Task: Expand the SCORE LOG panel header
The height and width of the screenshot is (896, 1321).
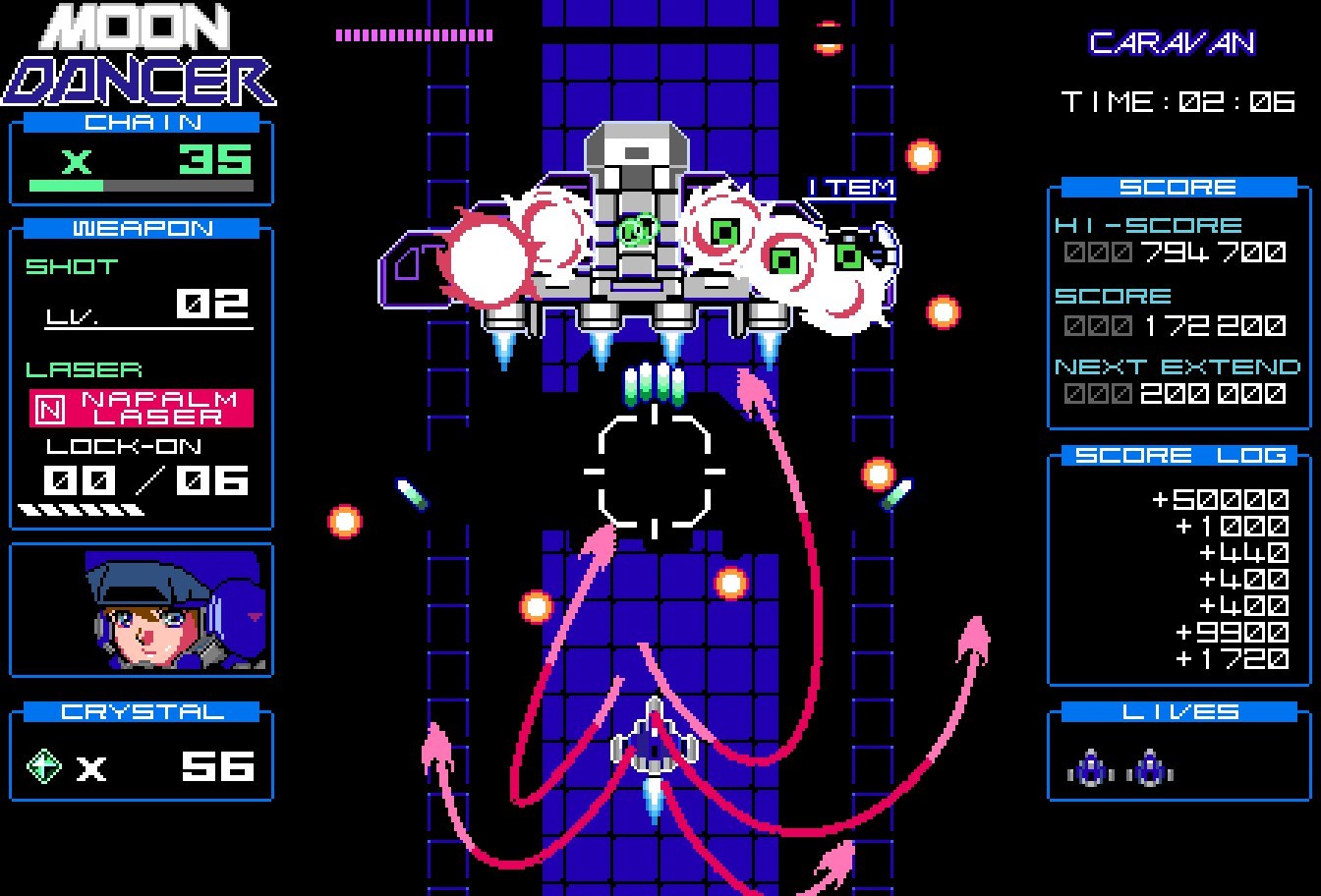Action: coord(1177,454)
